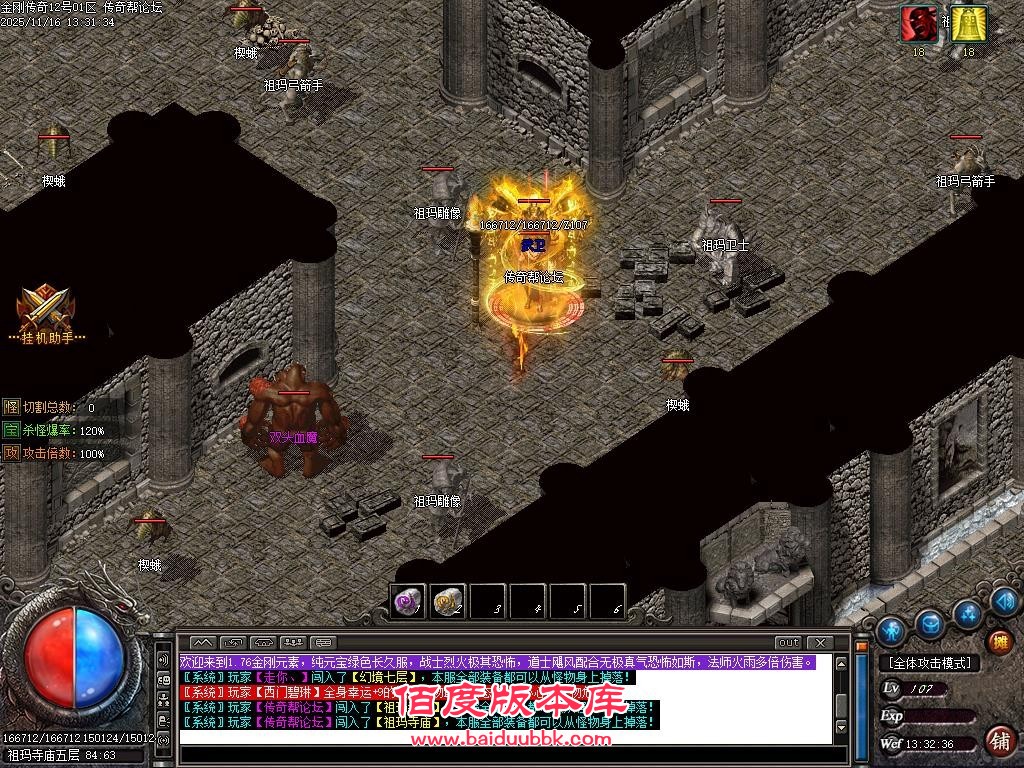
Task: Click the chat window 'out' button
Action: (788, 642)
